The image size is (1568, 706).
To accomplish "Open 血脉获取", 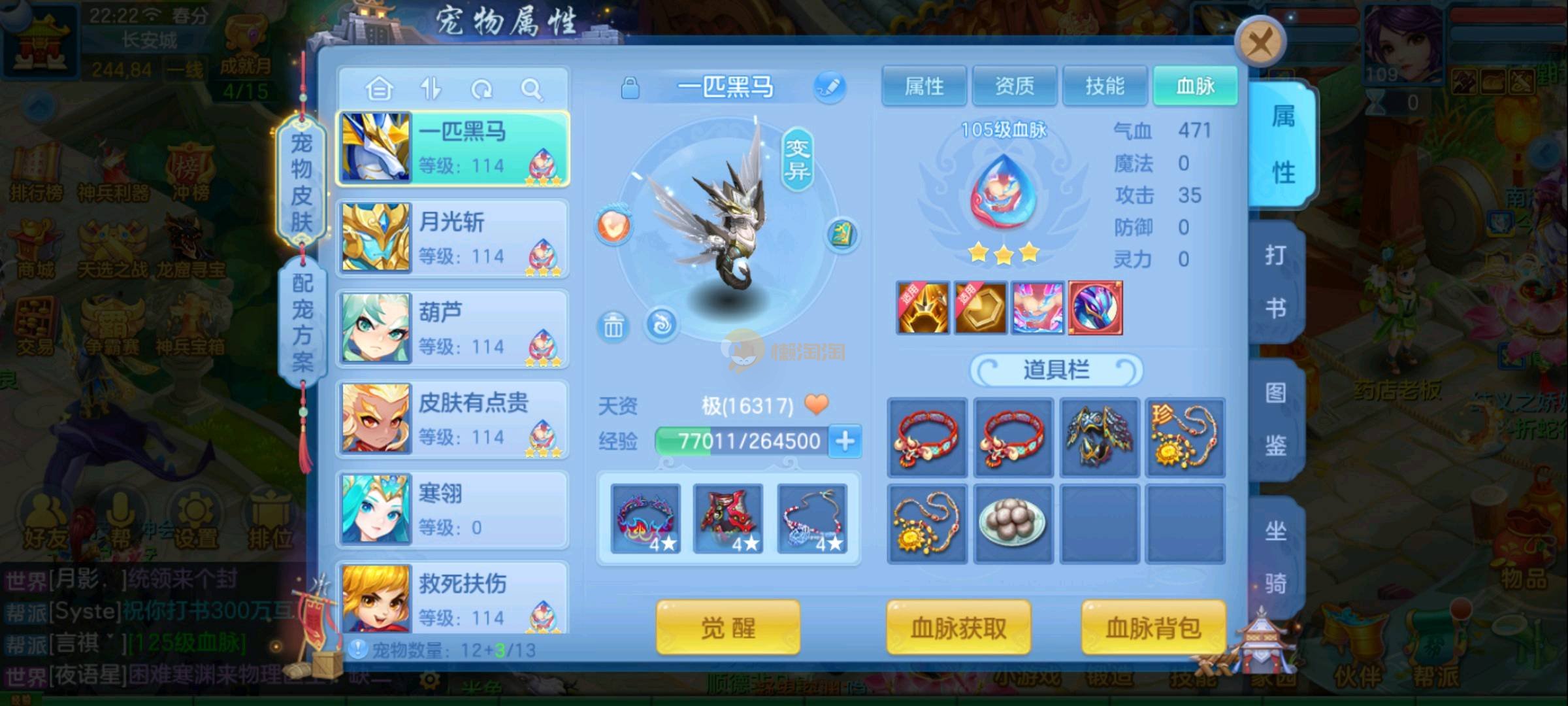I will pos(958,628).
